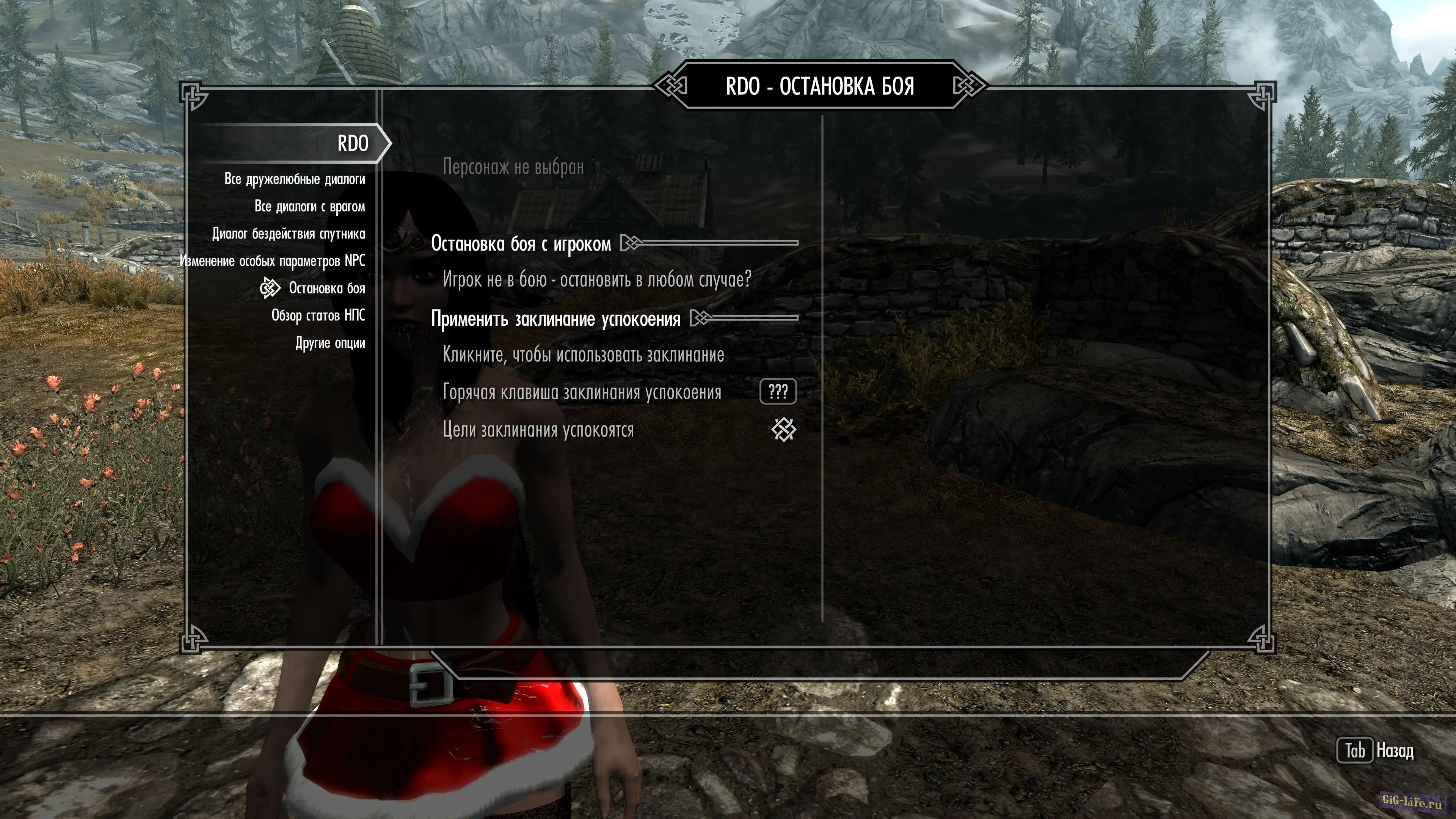1456x819 pixels.
Task: Open the RDO mod entry
Action: click(352, 144)
